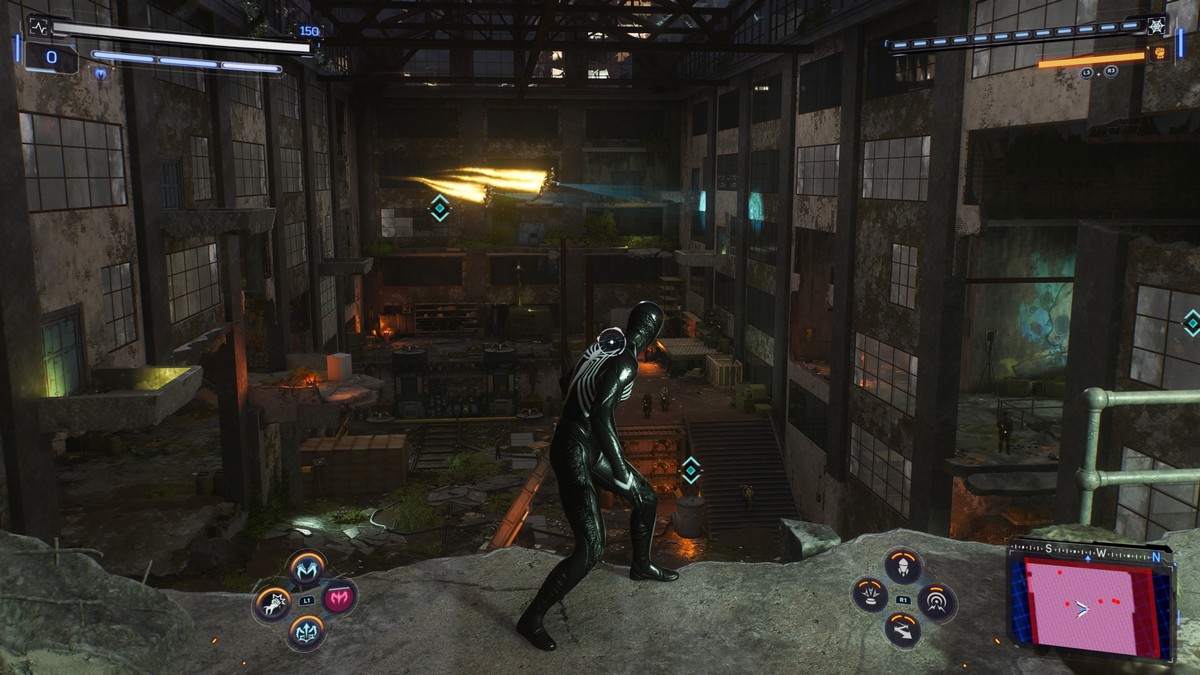
Task: Open the pink minimap
Action: [x=1090, y=606]
